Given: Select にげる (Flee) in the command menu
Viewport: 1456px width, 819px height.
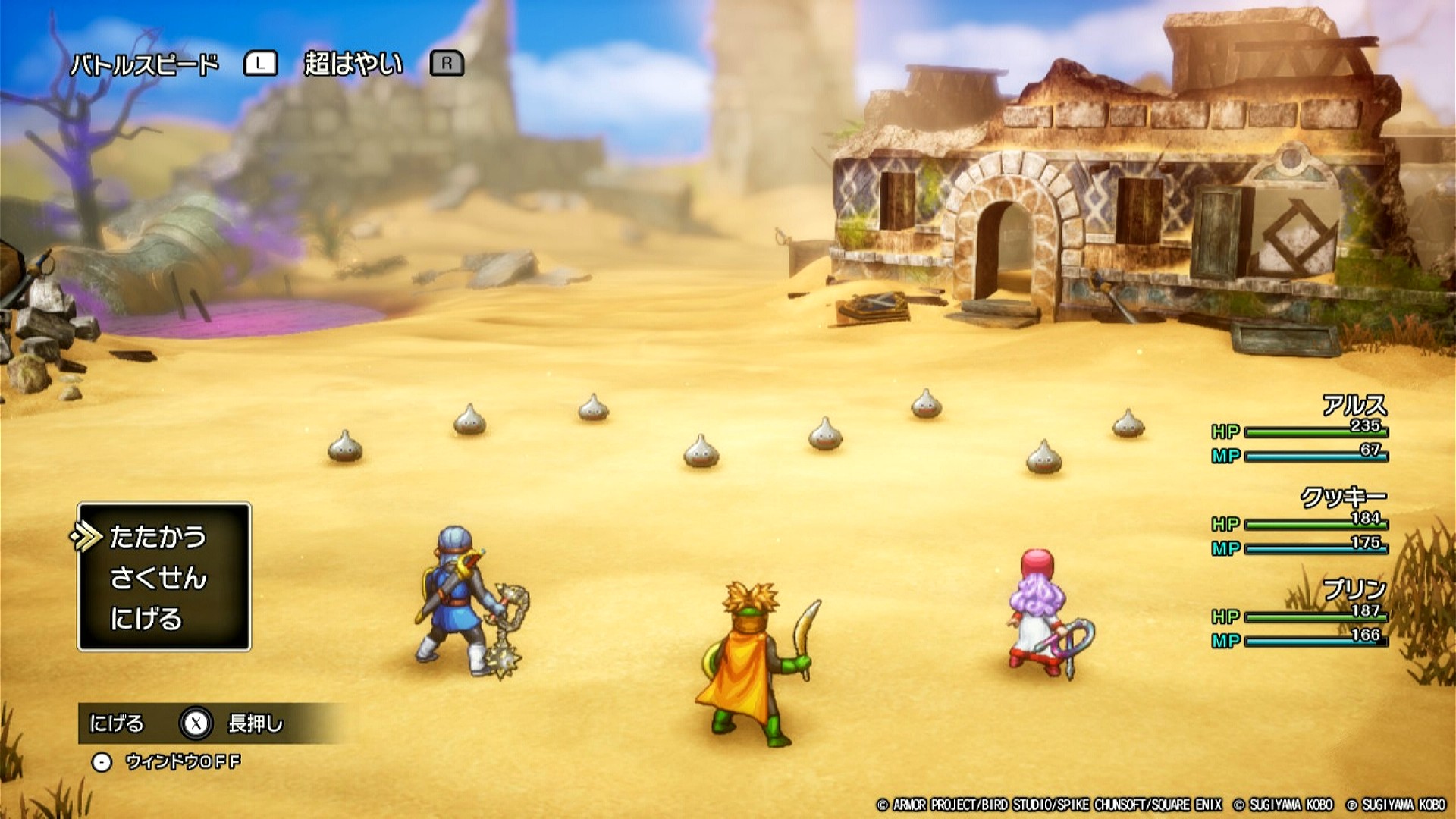Looking at the screenshot, I should 146,619.
